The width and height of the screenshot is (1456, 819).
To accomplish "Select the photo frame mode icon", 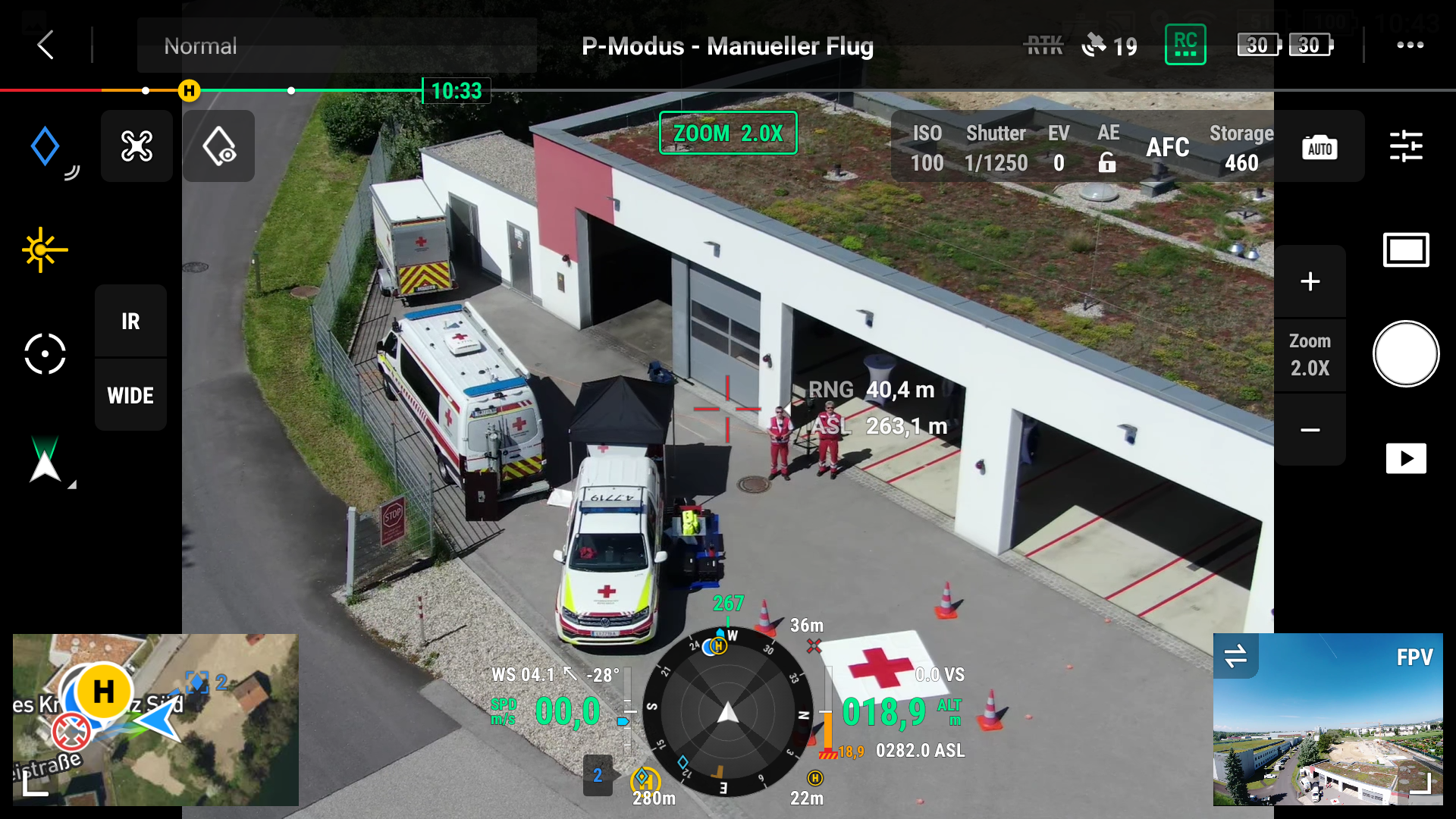I will [1405, 250].
